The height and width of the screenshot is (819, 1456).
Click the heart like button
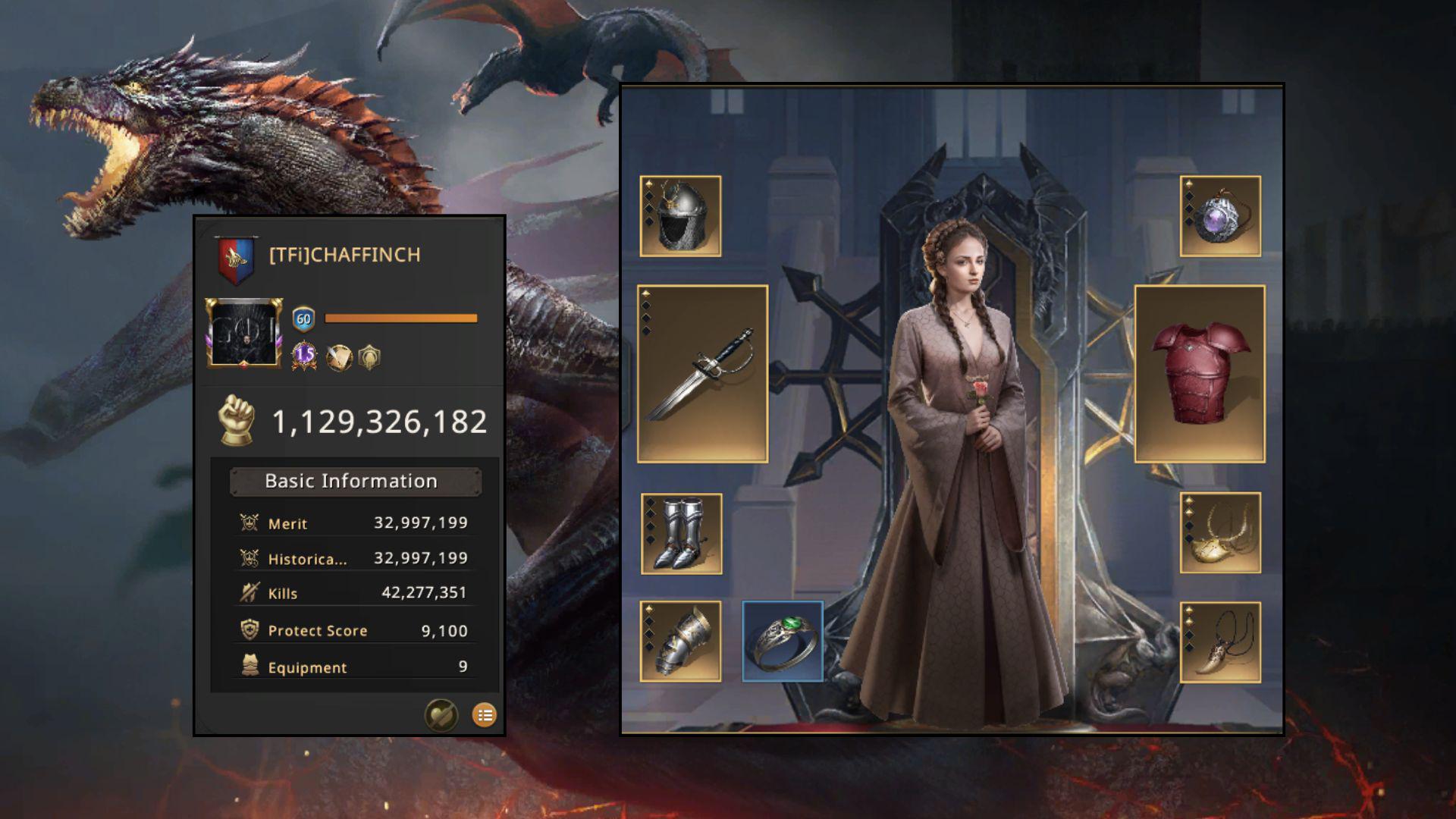tap(441, 714)
